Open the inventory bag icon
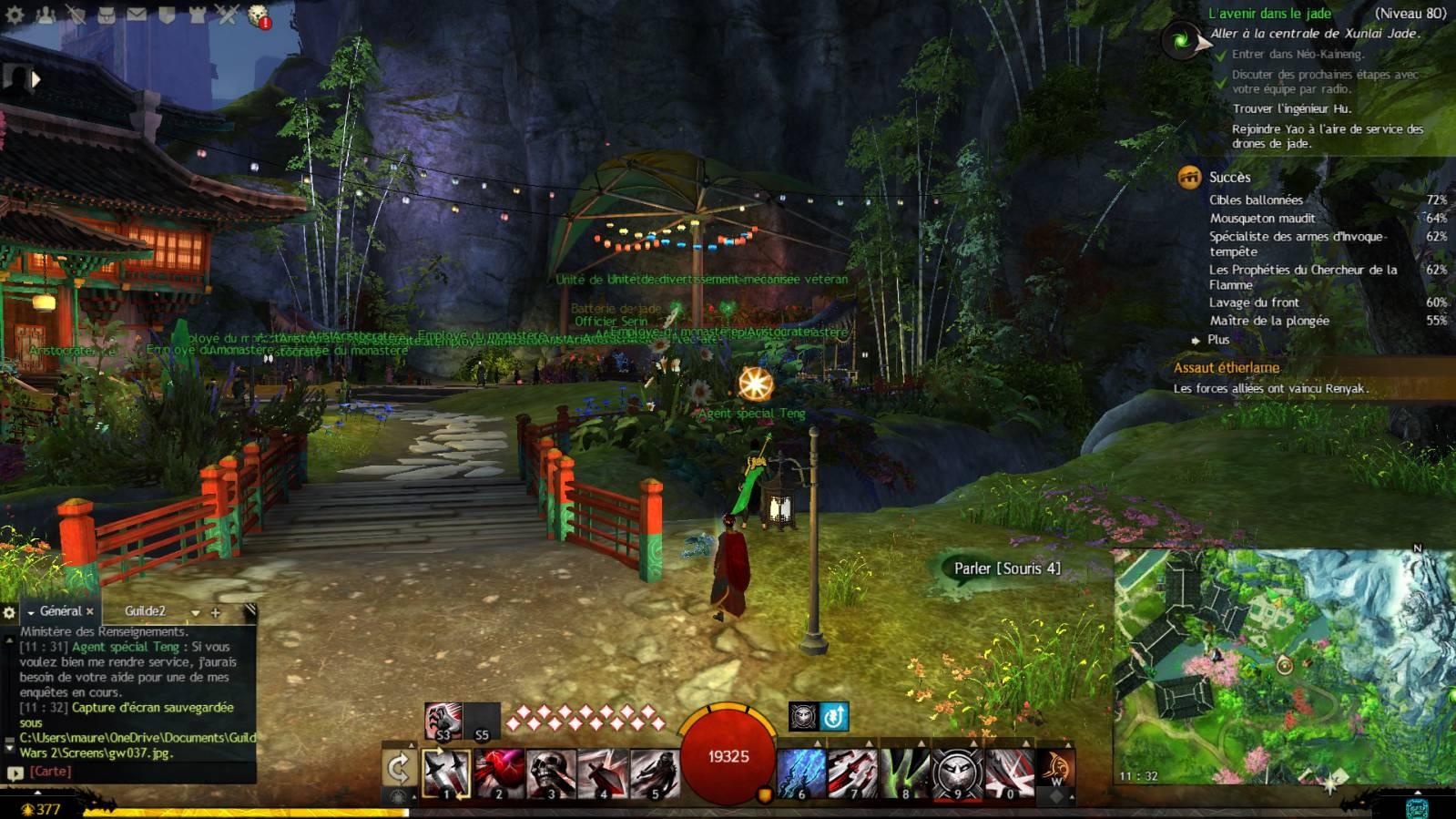The image size is (1456, 819). [107, 15]
